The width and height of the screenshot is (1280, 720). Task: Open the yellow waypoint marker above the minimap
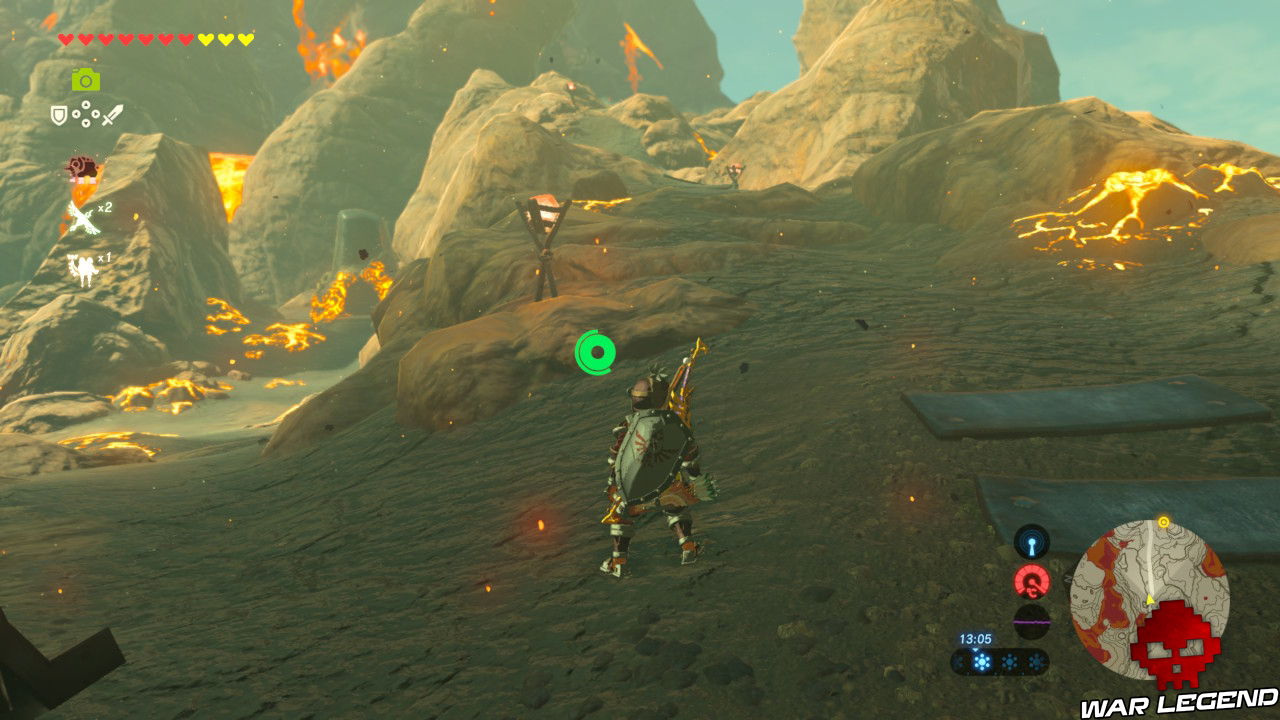(x=1163, y=521)
